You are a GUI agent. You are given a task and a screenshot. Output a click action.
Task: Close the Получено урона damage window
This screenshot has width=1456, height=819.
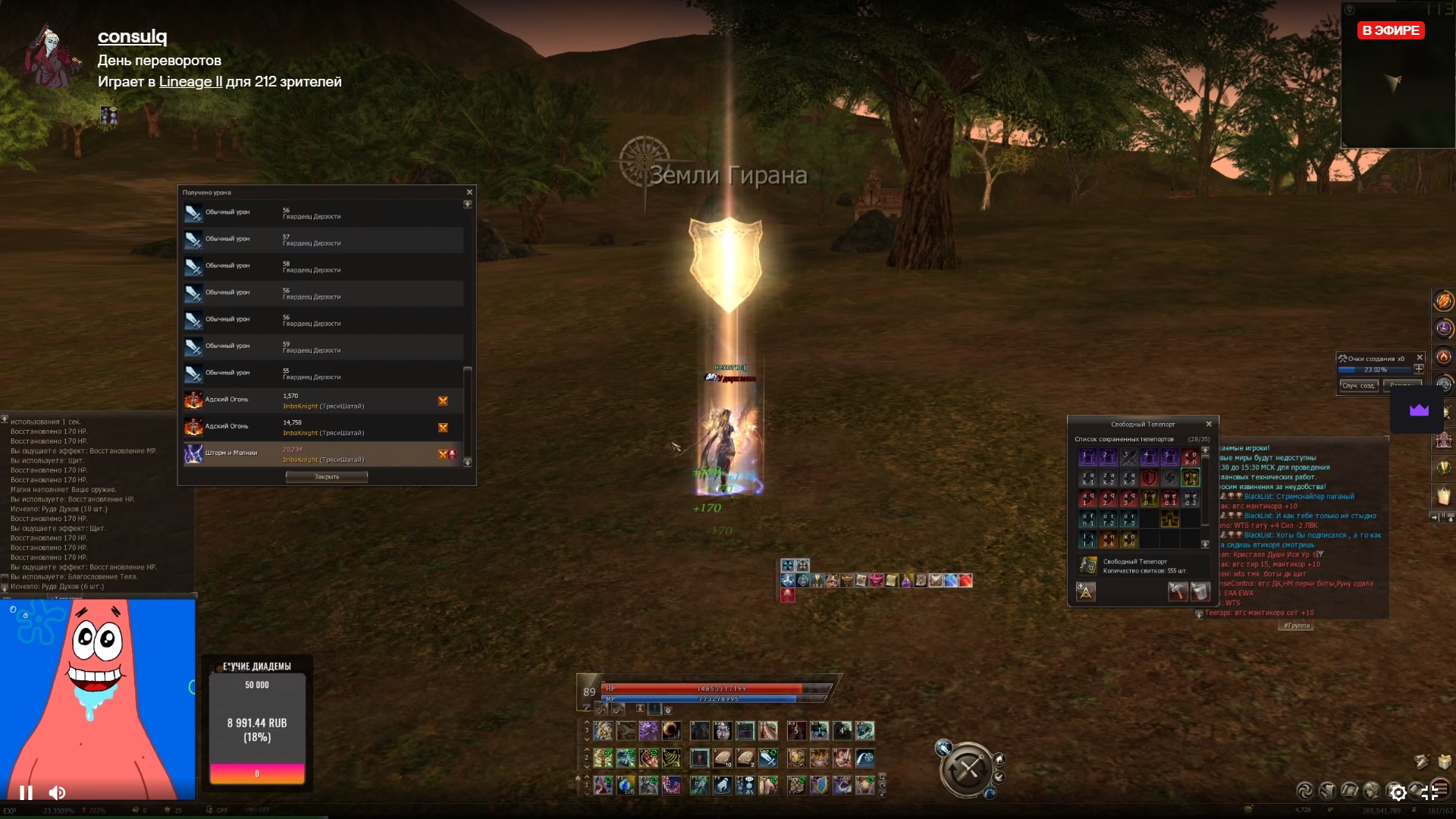point(469,193)
